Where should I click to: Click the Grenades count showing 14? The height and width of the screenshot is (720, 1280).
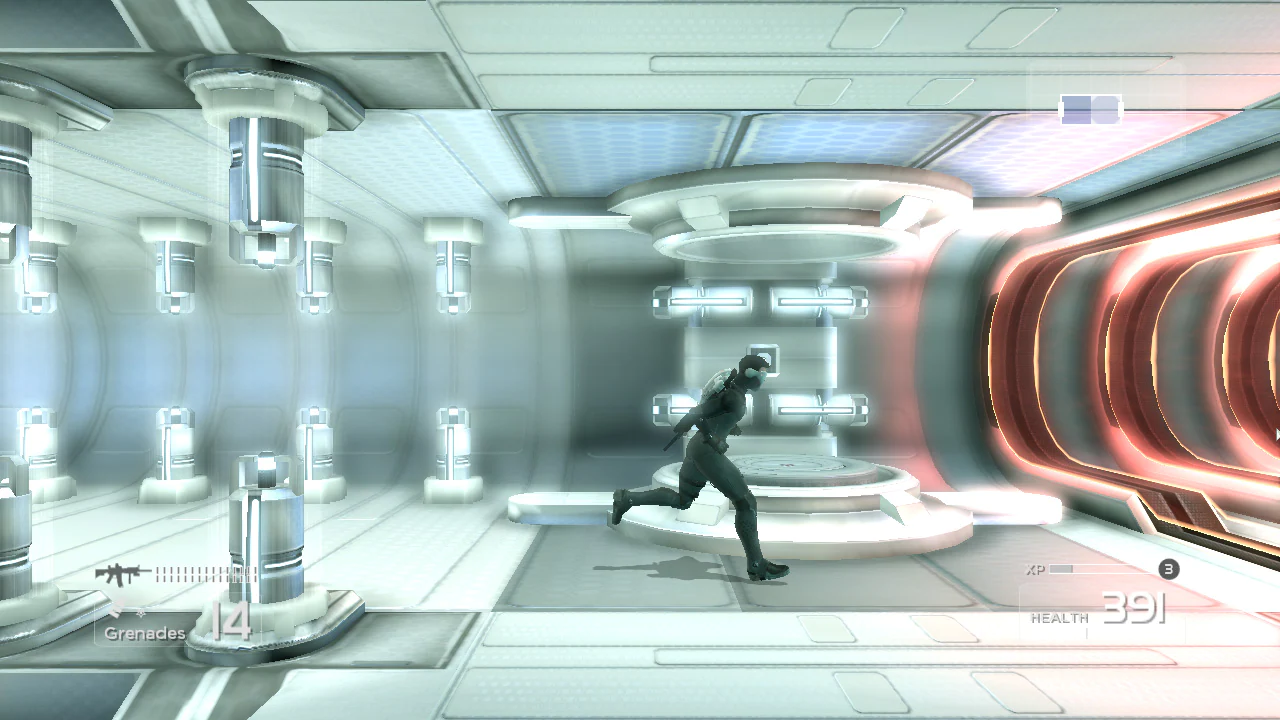(x=232, y=622)
